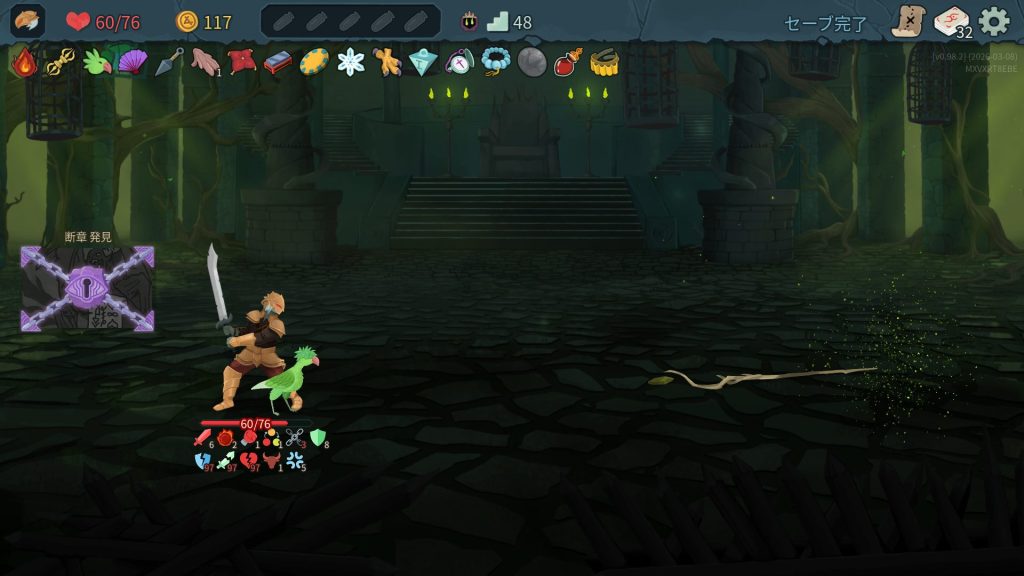Inspect the flame relic
The image size is (1024, 576).
pyautogui.click(x=24, y=62)
